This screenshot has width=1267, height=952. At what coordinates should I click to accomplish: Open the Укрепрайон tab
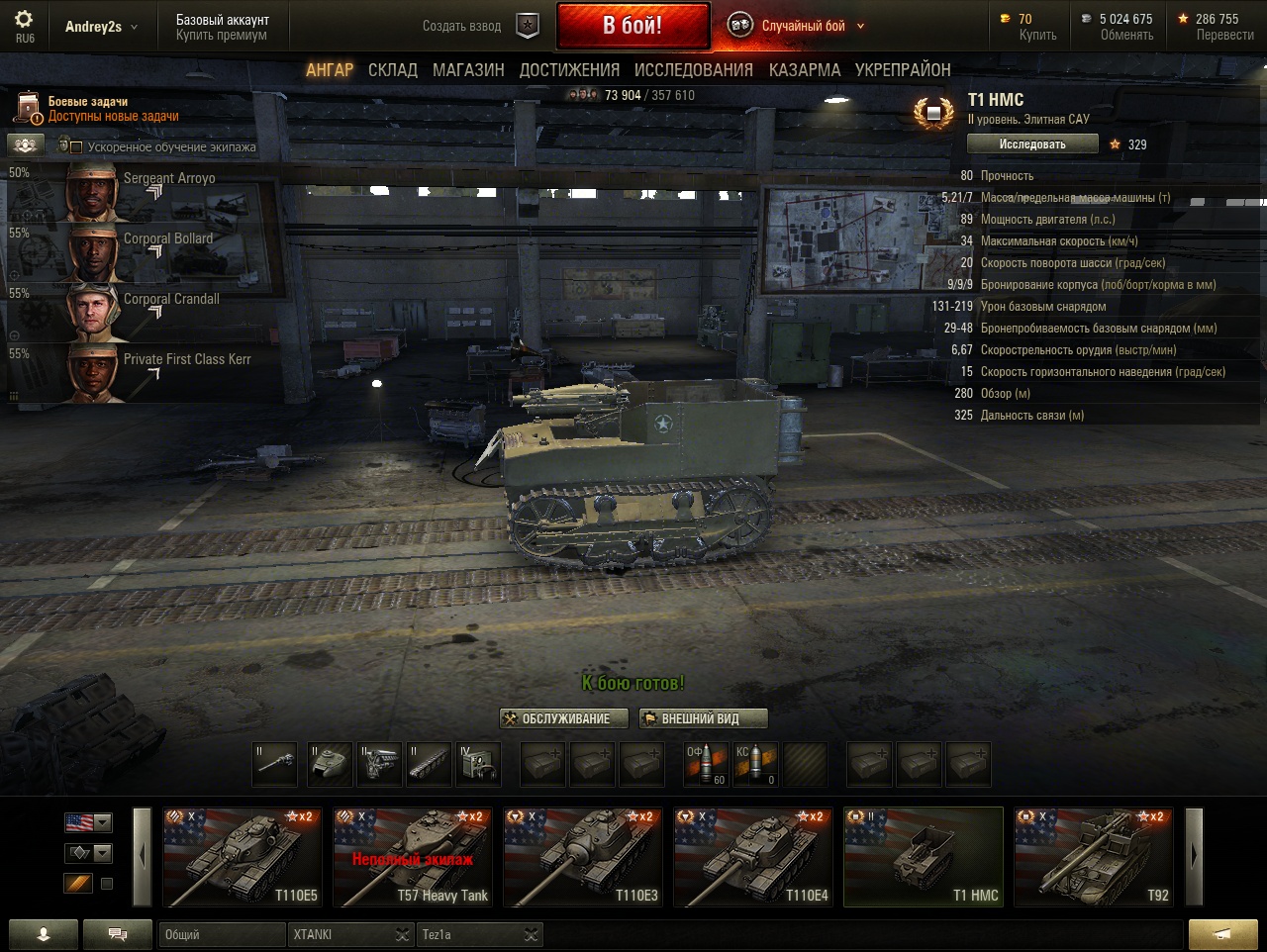[903, 70]
